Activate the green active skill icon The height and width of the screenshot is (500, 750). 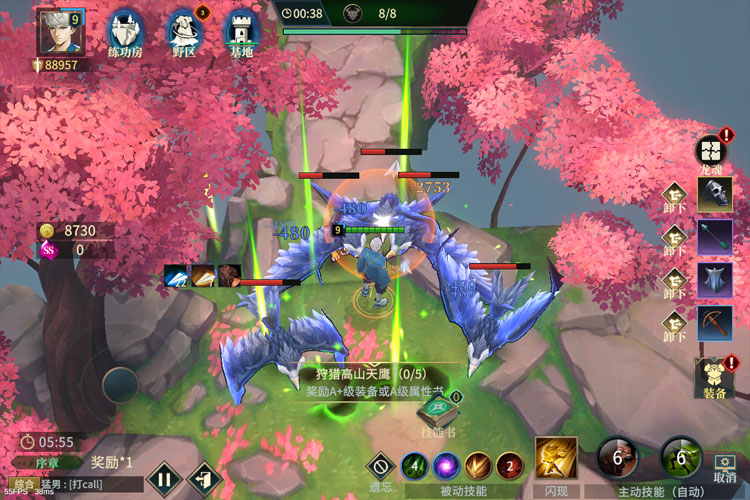(680, 457)
